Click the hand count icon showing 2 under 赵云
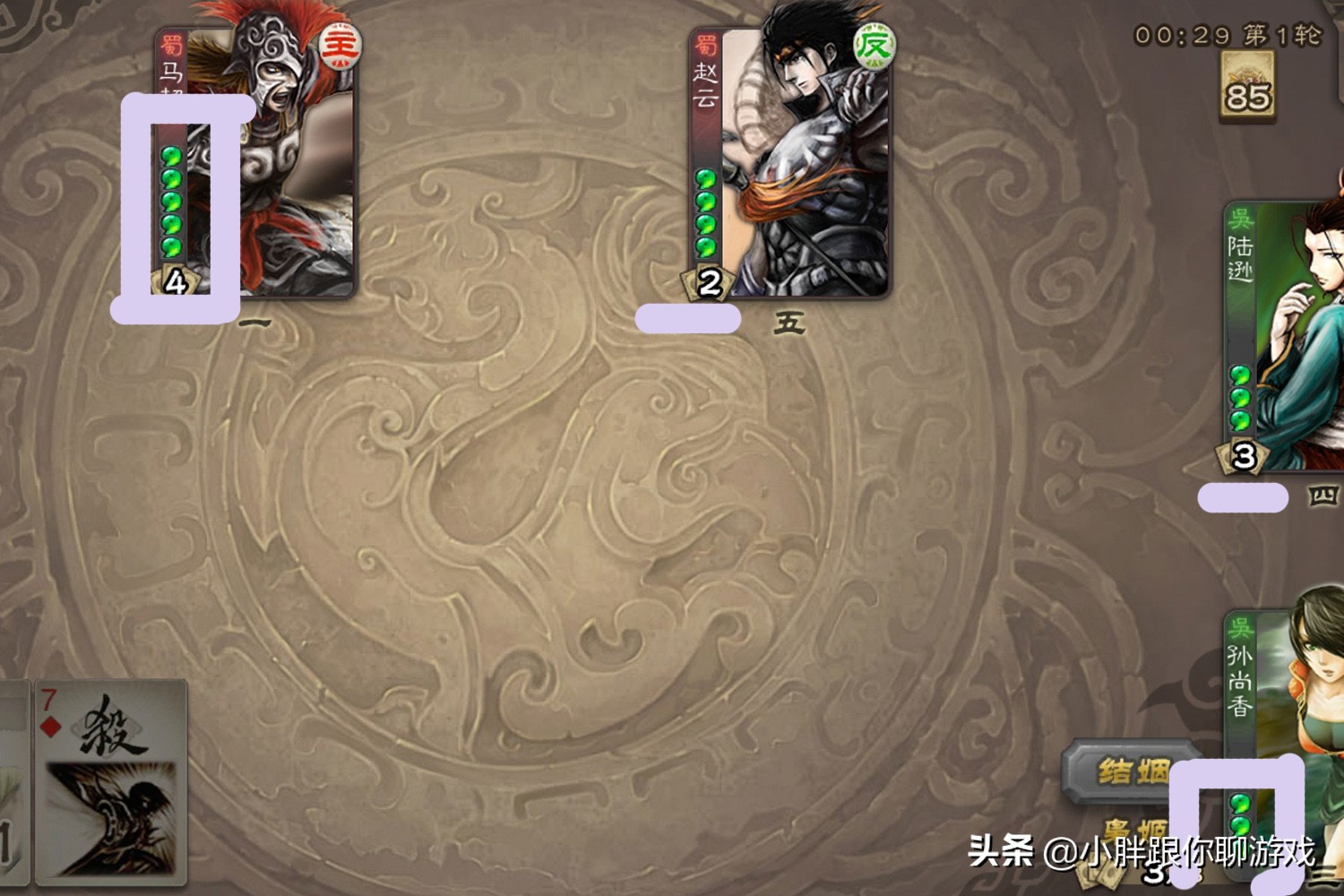1344x896 pixels. pyautogui.click(x=707, y=282)
